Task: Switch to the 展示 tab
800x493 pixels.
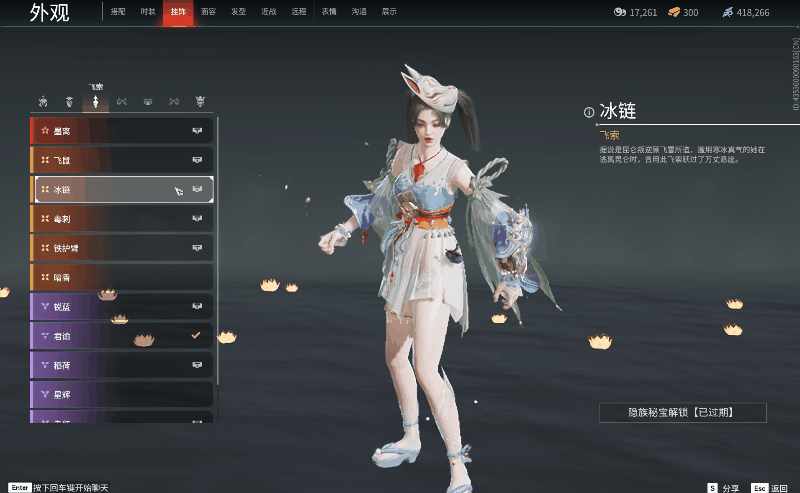Action: (389, 12)
